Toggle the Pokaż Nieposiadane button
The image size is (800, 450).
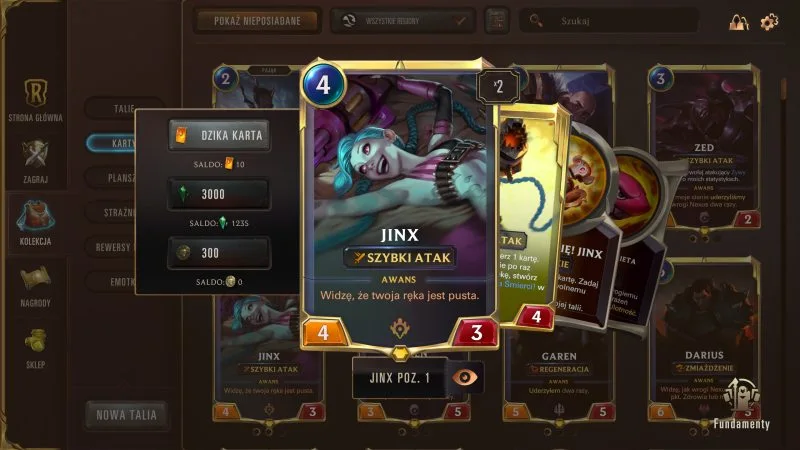click(x=258, y=20)
